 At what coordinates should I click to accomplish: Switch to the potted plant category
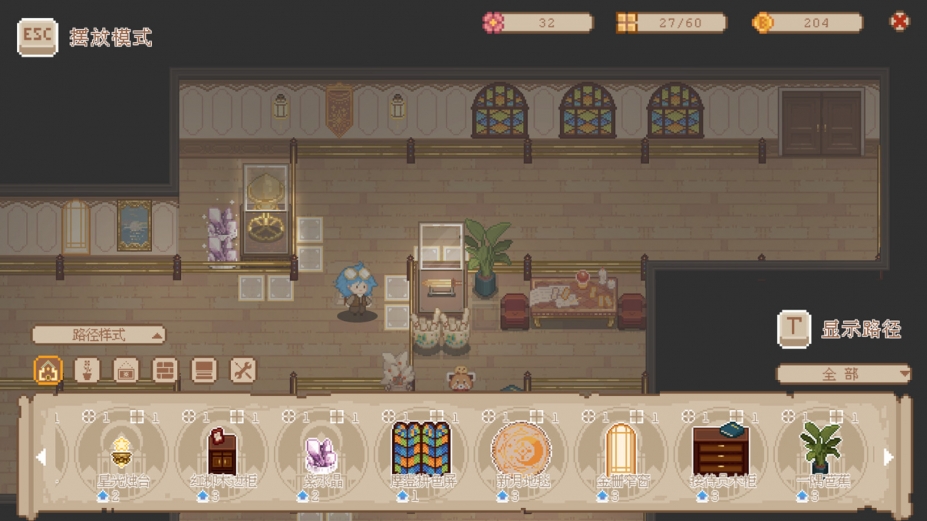click(x=87, y=371)
